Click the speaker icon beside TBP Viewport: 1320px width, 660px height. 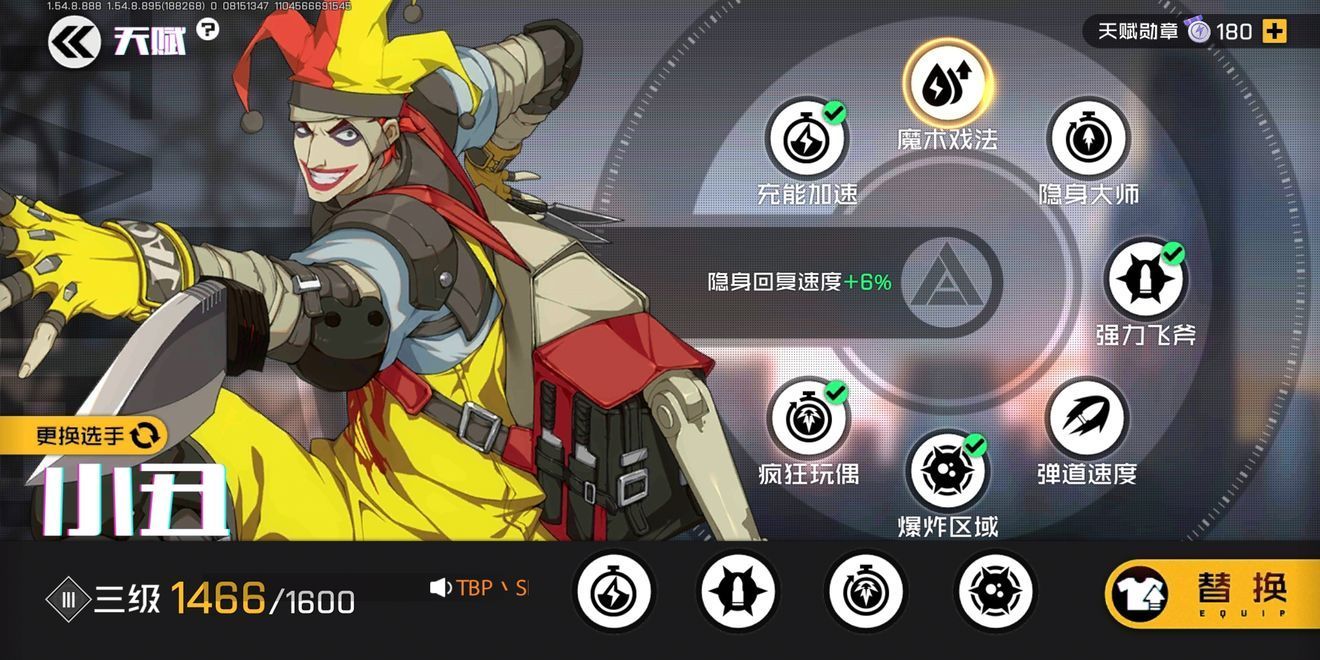coord(440,588)
